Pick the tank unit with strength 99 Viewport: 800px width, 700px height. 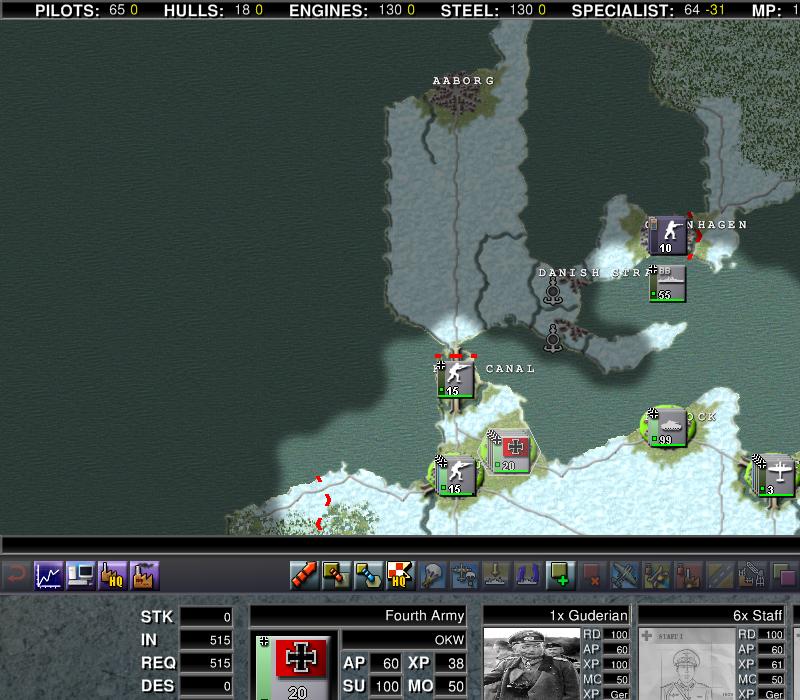pos(666,428)
